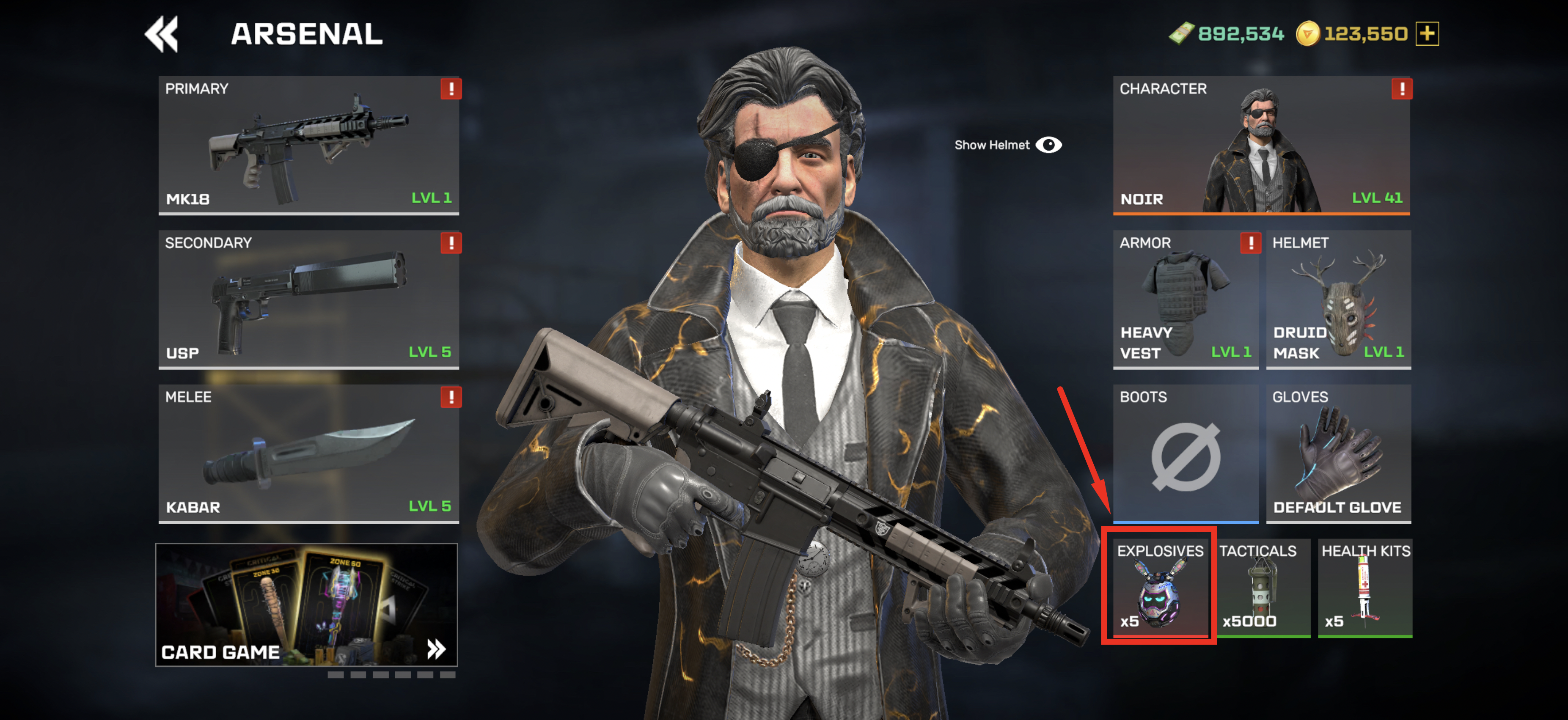The width and height of the screenshot is (1568, 720).
Task: Toggle the Show Helmet eye icon
Action: (1048, 145)
